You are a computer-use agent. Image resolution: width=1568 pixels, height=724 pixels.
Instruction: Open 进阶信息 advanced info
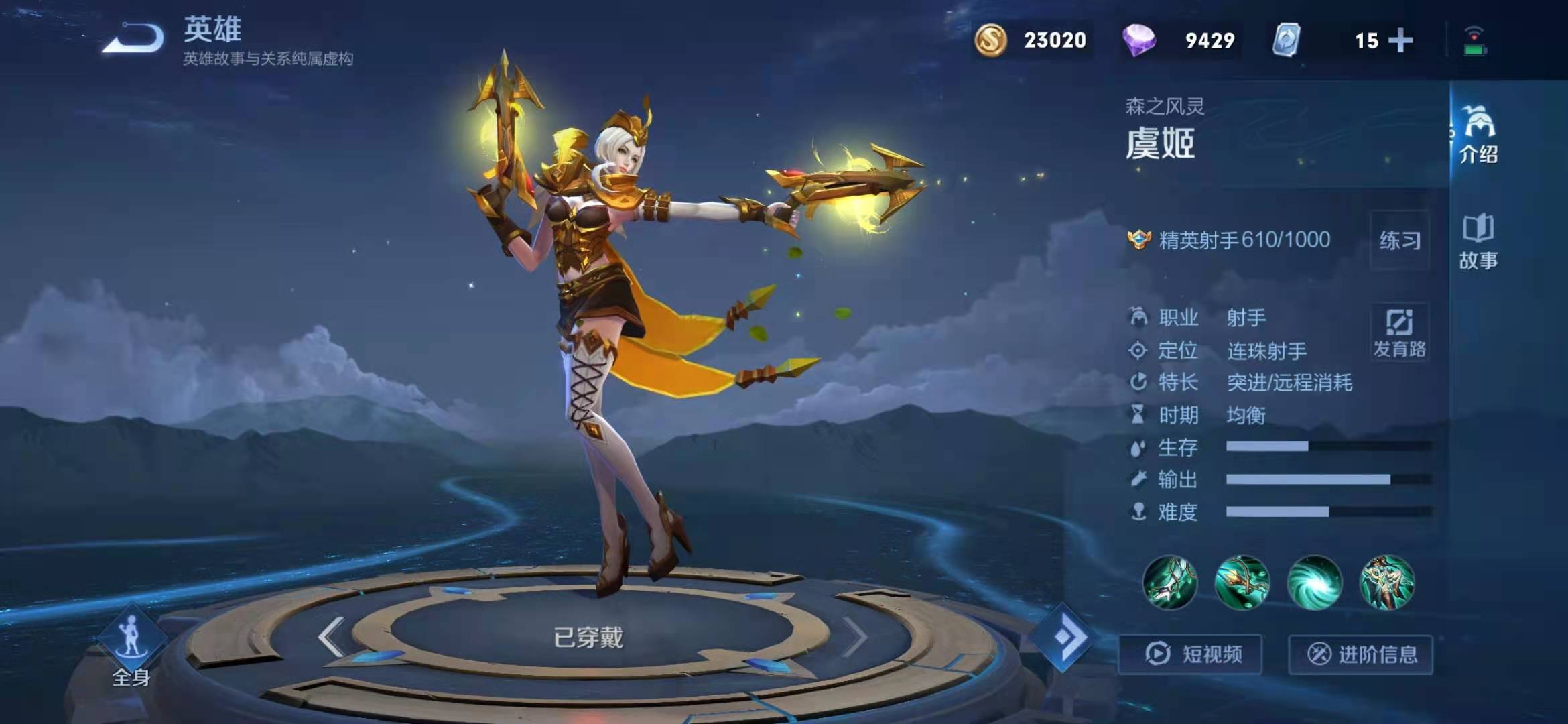pos(1361,654)
